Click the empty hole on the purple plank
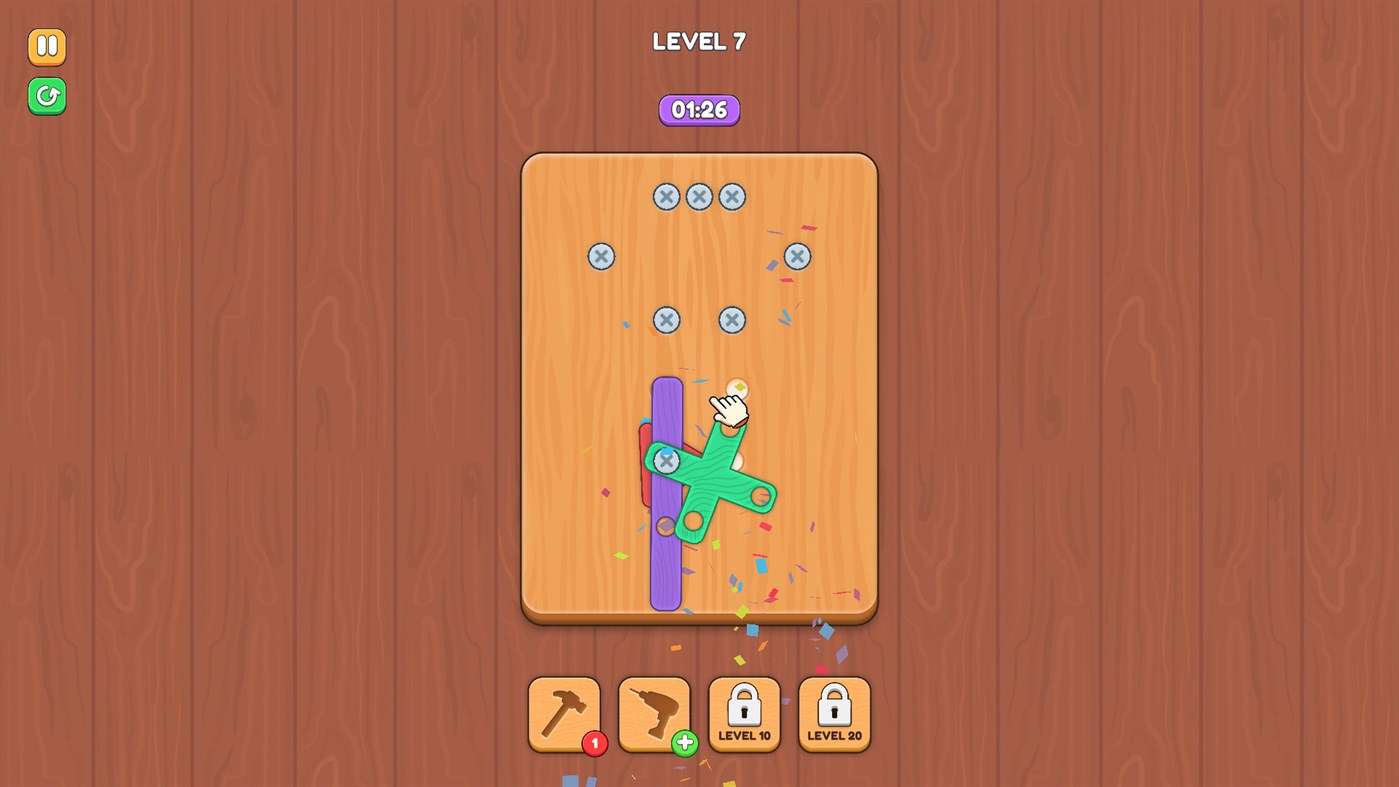Viewport: 1399px width, 787px height. 667,525
